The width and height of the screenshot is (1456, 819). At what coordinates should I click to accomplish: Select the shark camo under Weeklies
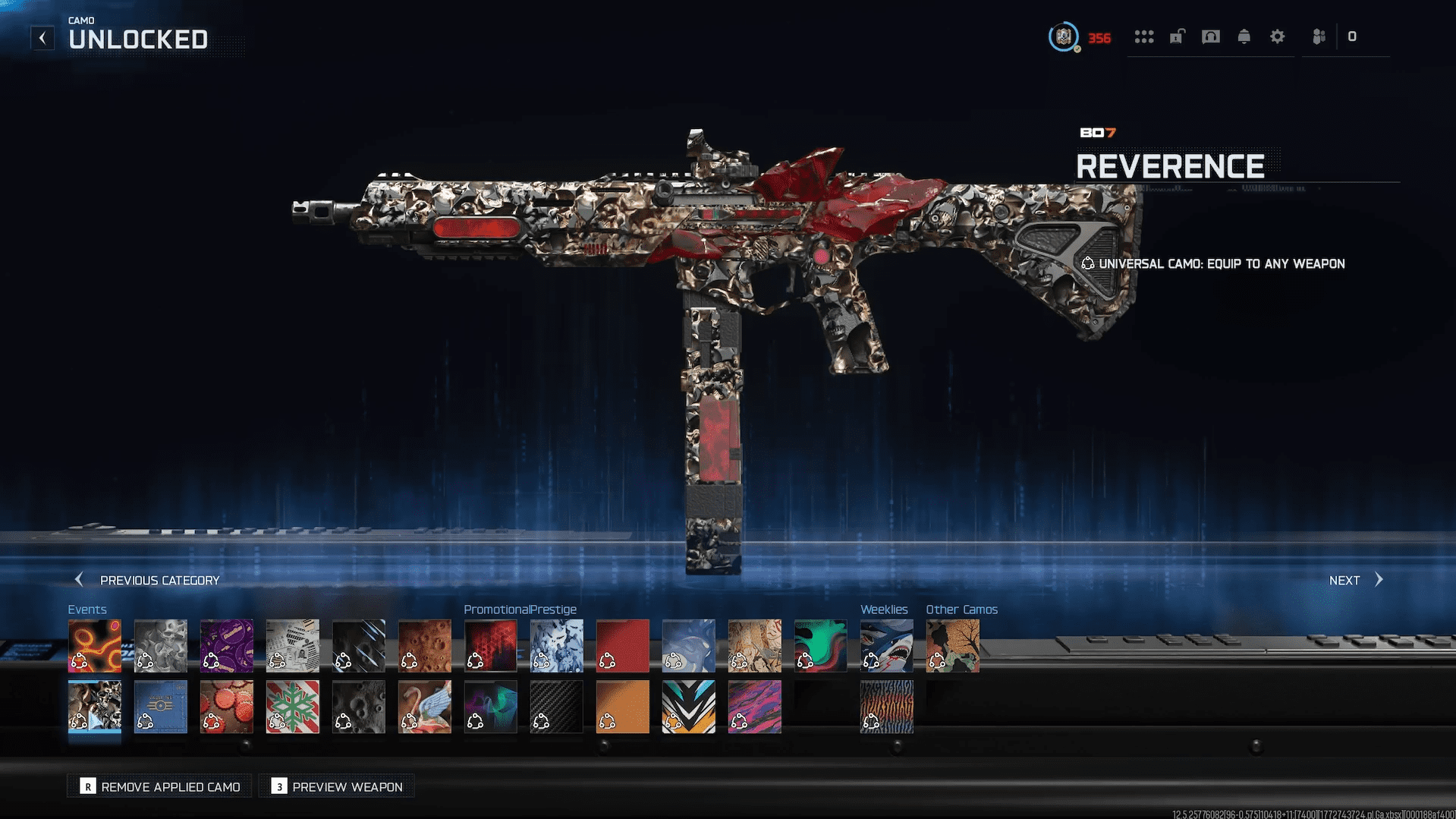pyautogui.click(x=886, y=646)
